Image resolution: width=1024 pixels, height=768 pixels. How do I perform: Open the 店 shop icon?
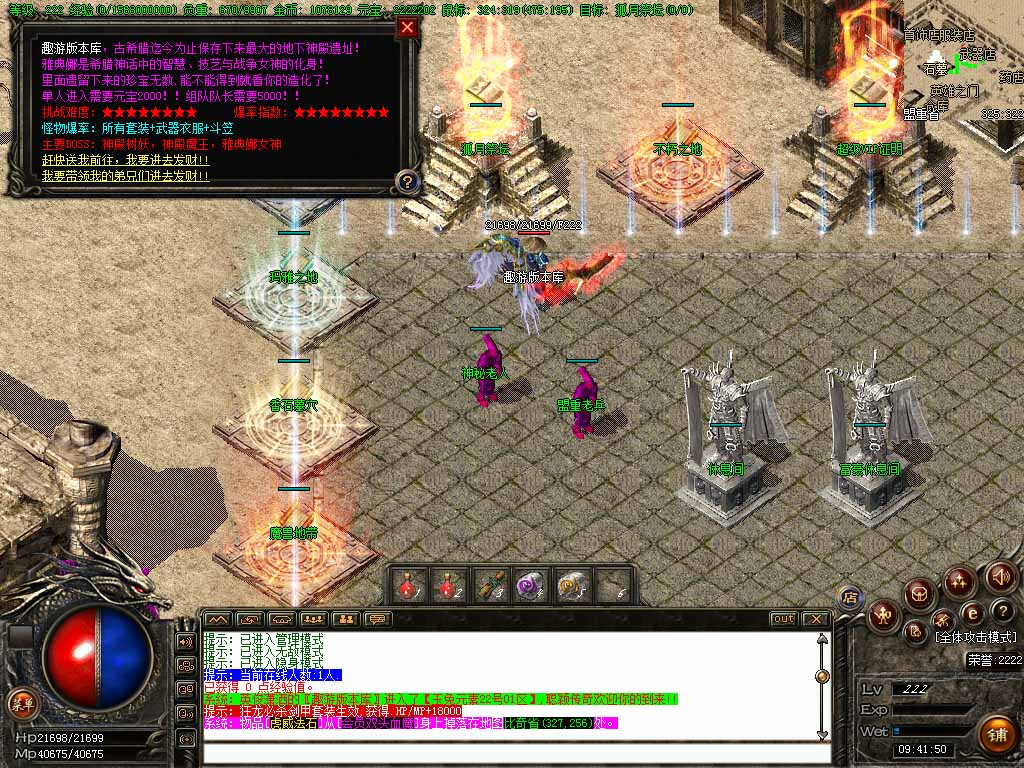click(851, 599)
